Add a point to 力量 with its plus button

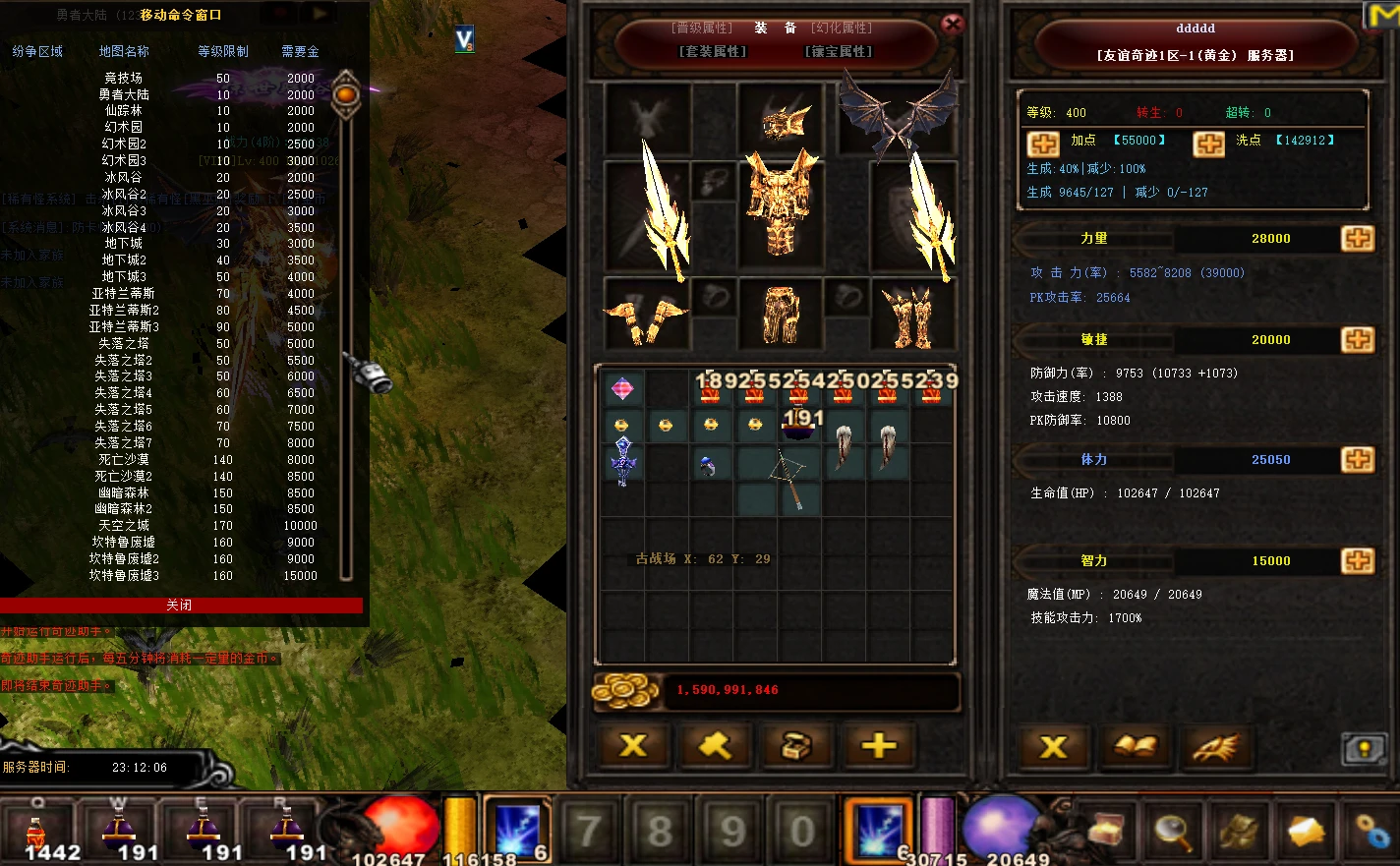(1358, 238)
